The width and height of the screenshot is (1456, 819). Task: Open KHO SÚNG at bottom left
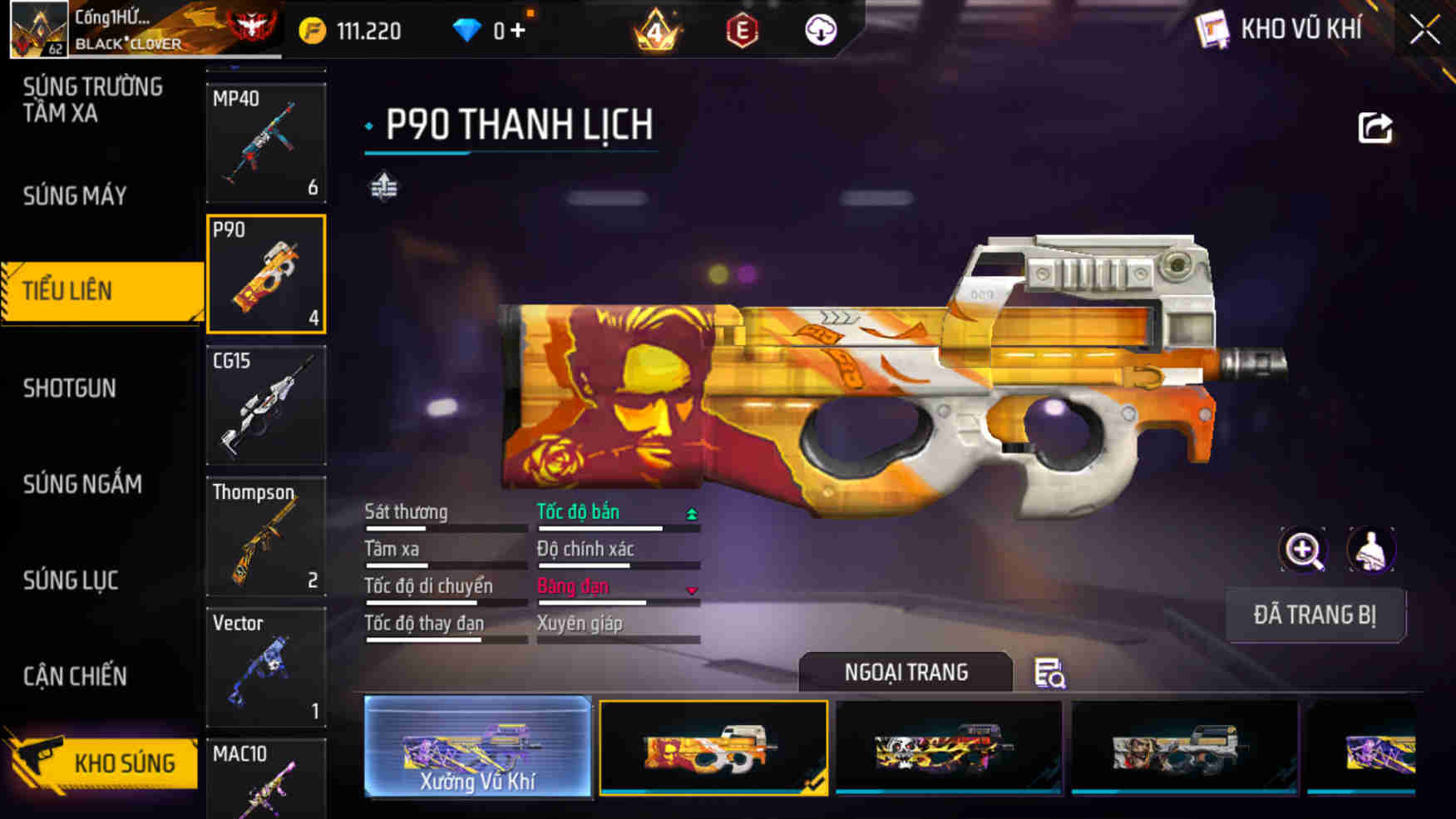[x=125, y=762]
